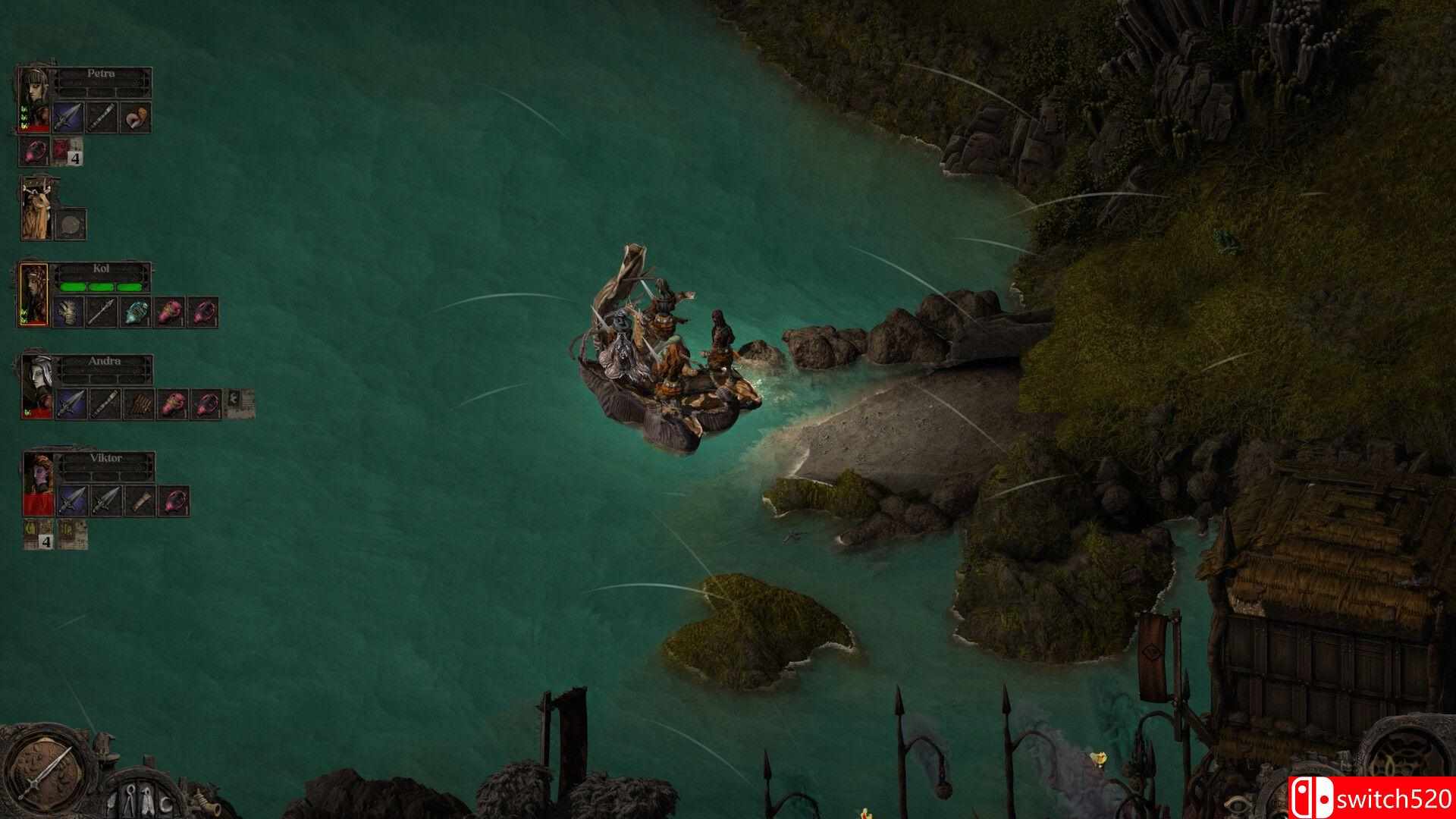The height and width of the screenshot is (819, 1456).
Task: Click Kol's blue jar inventory item
Action: tap(136, 311)
